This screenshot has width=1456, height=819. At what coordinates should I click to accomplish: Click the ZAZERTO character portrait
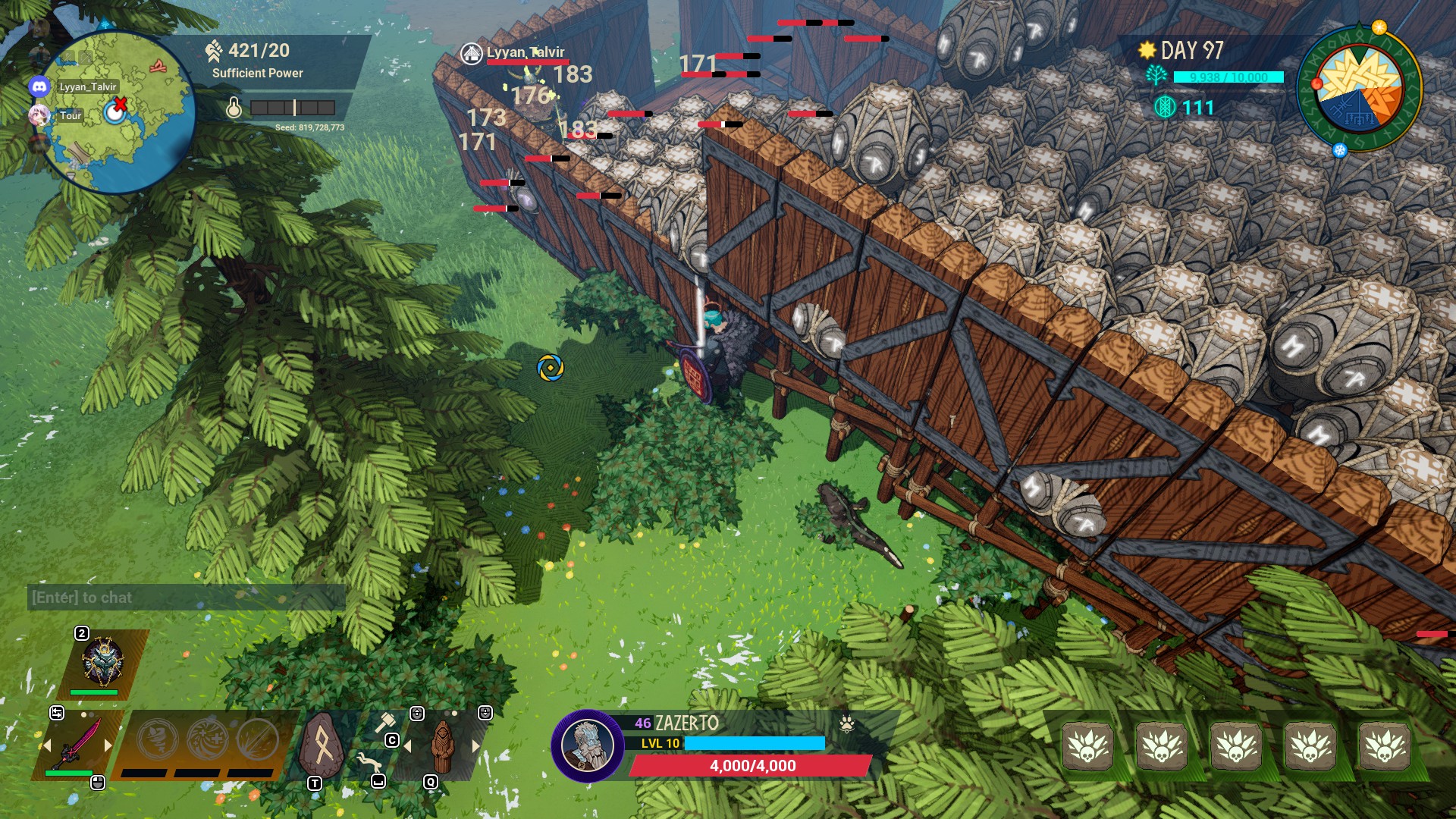pyautogui.click(x=587, y=746)
